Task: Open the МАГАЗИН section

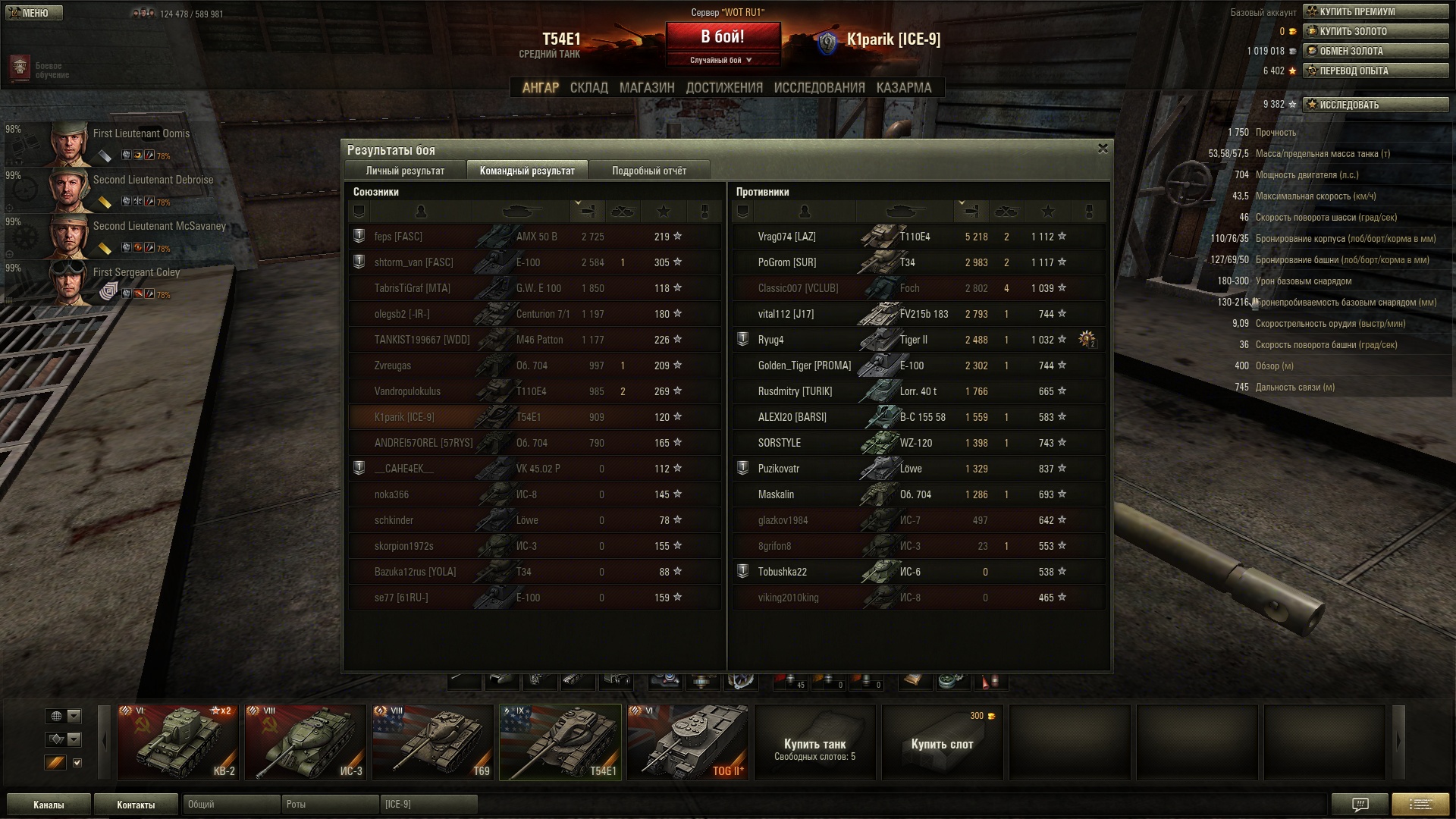Action: tap(646, 88)
